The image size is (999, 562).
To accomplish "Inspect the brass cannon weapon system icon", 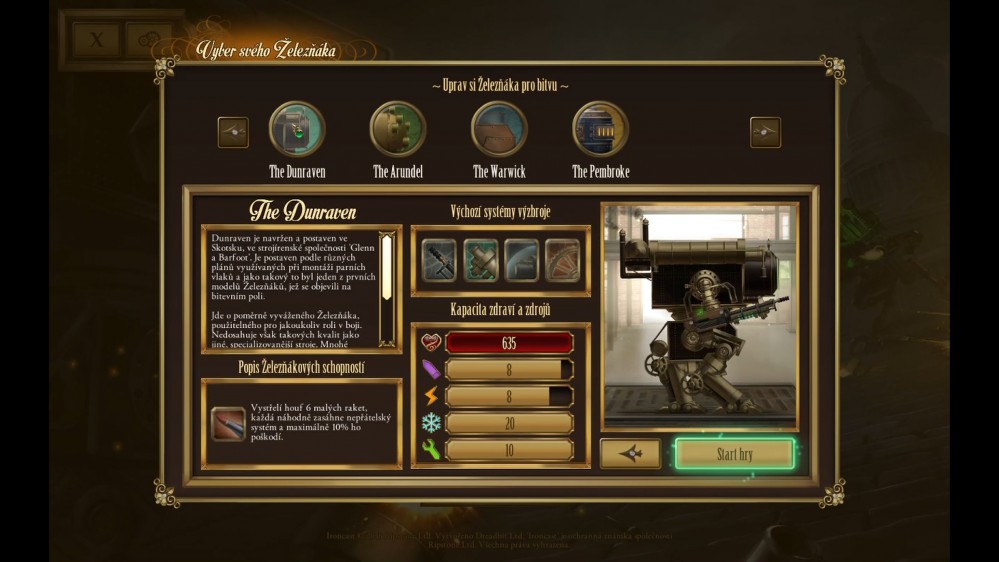I will pyautogui.click(x=480, y=259).
